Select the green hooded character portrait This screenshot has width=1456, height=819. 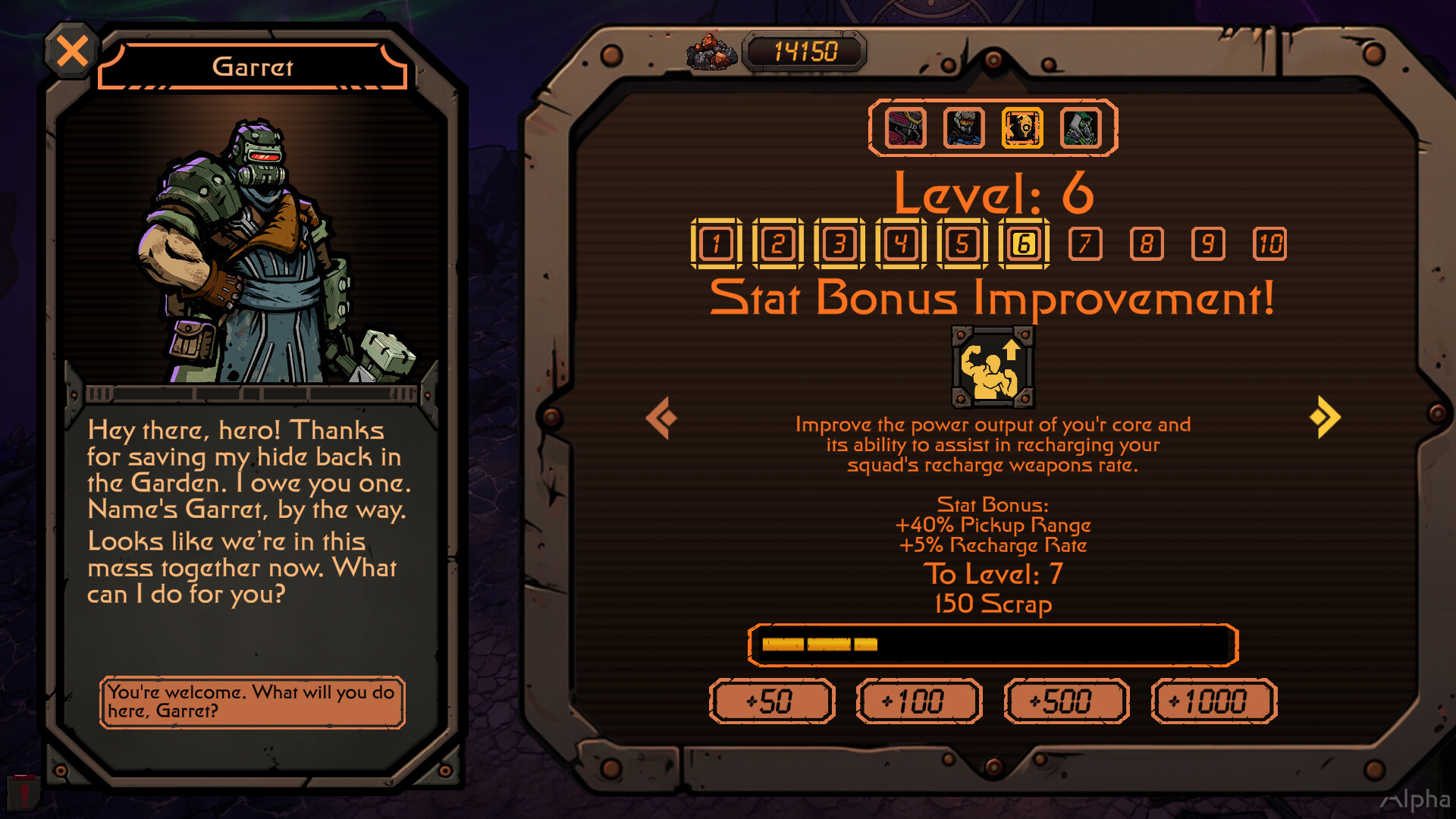[x=1080, y=129]
